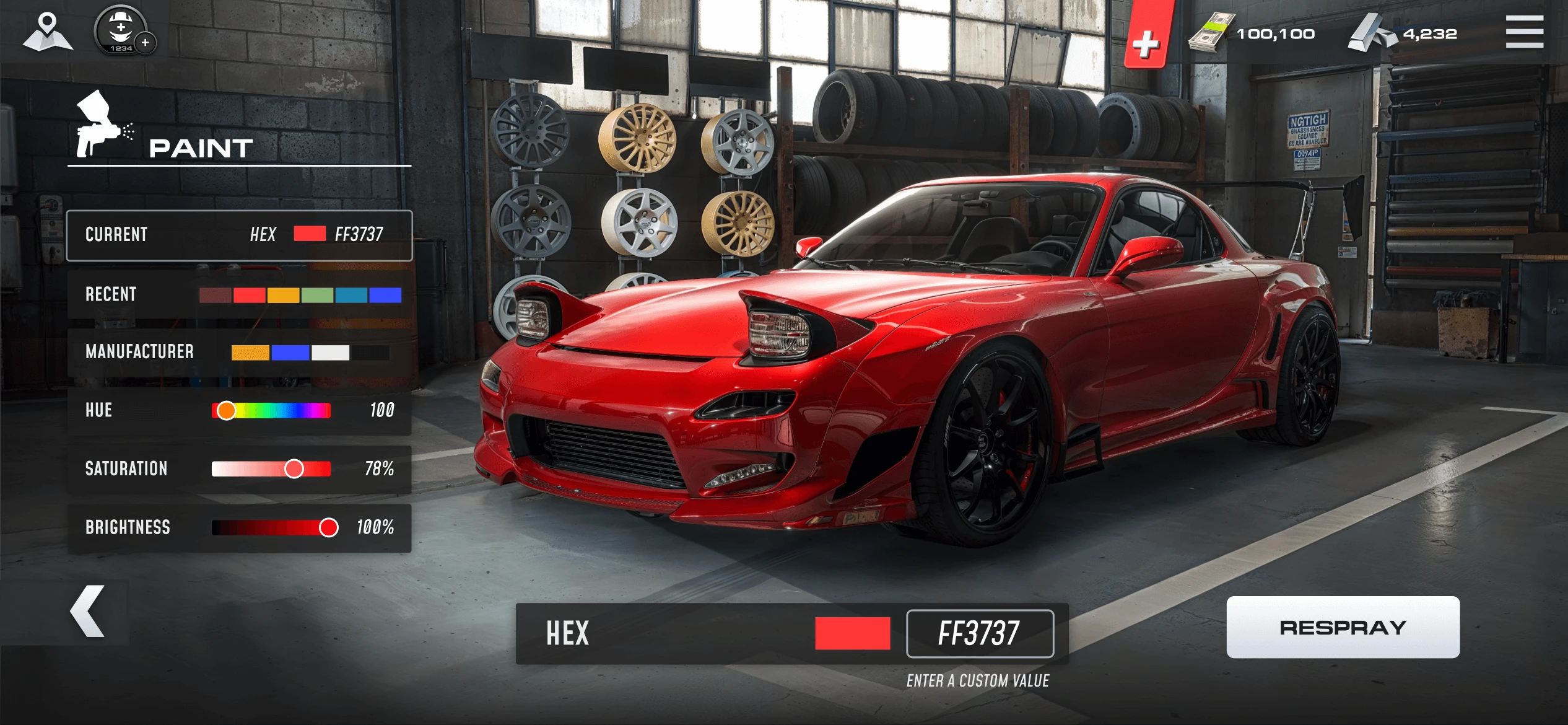Screen dimensions: 1568x725
Task: Pick the blue color from recent swatches
Action: (x=384, y=295)
